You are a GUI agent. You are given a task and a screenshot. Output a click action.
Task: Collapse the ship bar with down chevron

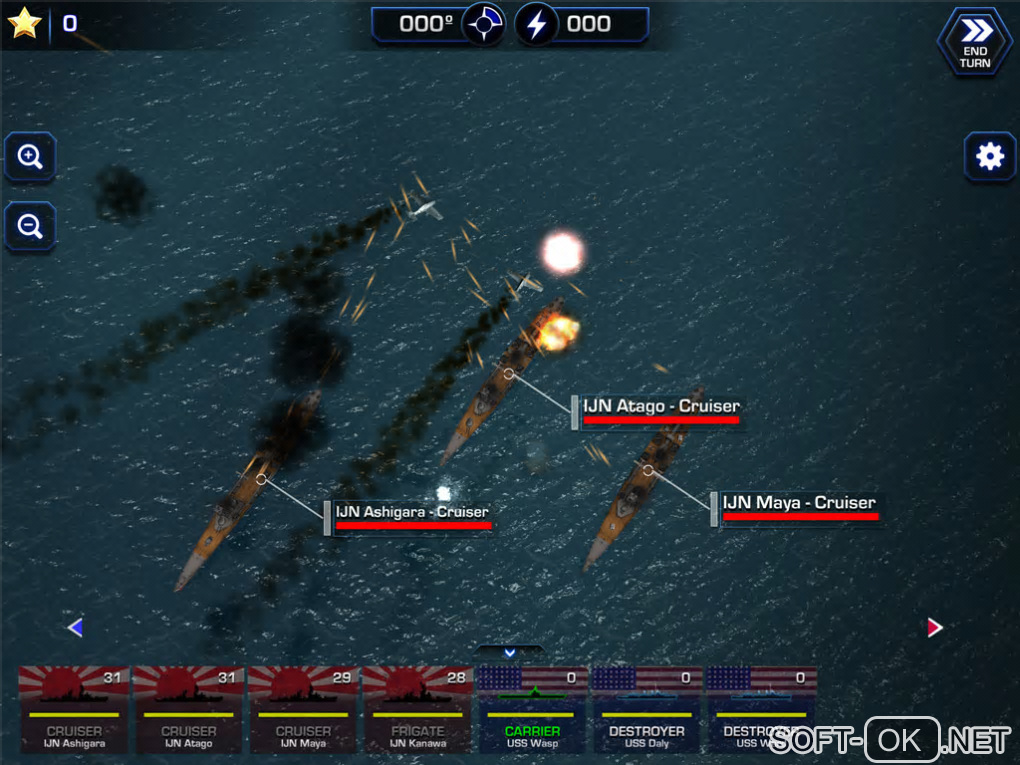510,653
